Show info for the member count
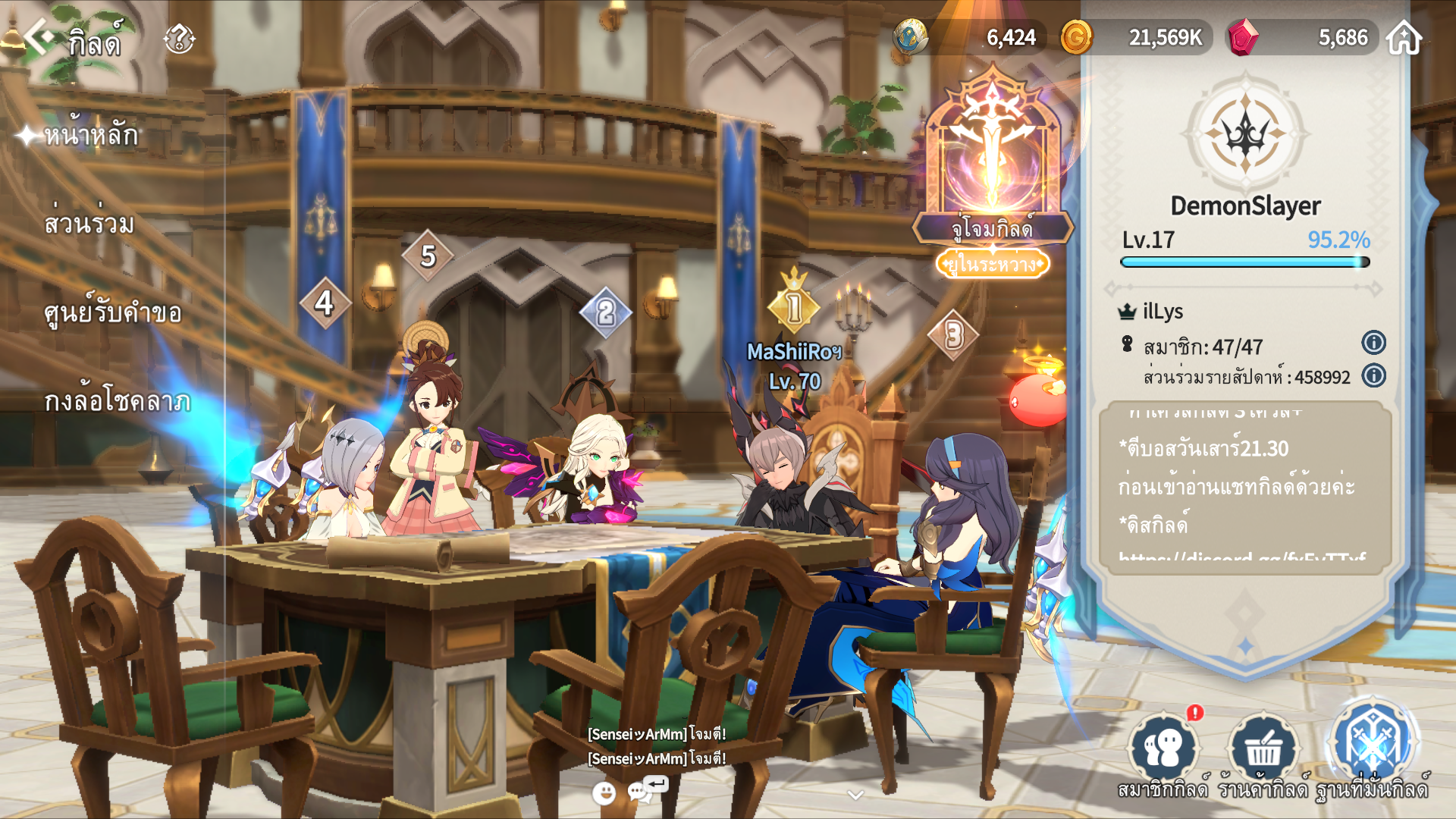Screen dimensions: 1456x819 1373,343
